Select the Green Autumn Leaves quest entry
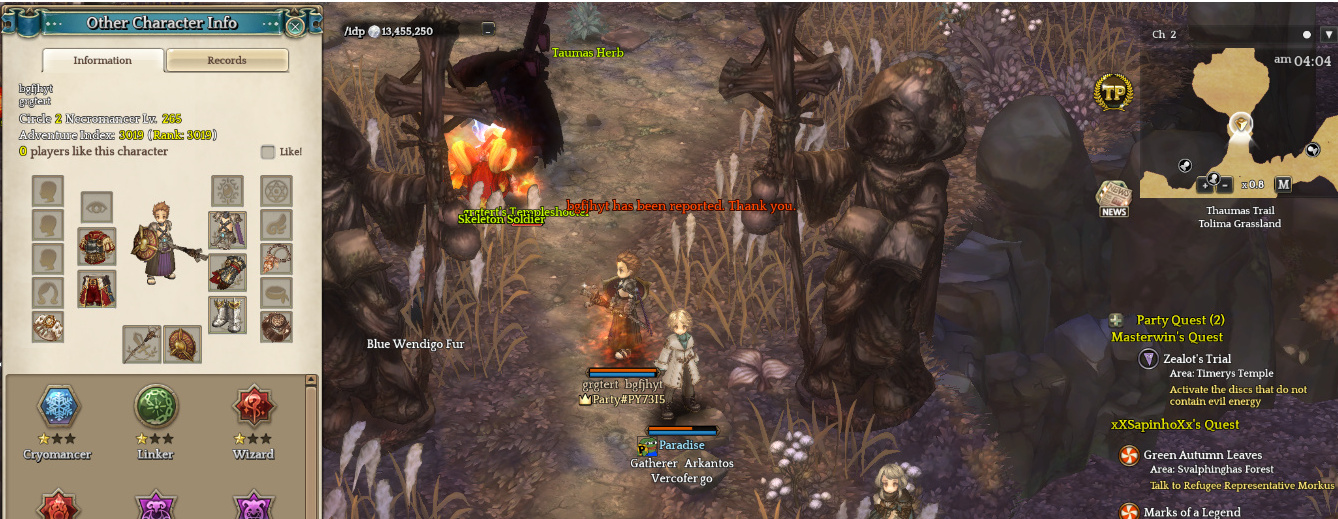 coord(1202,455)
